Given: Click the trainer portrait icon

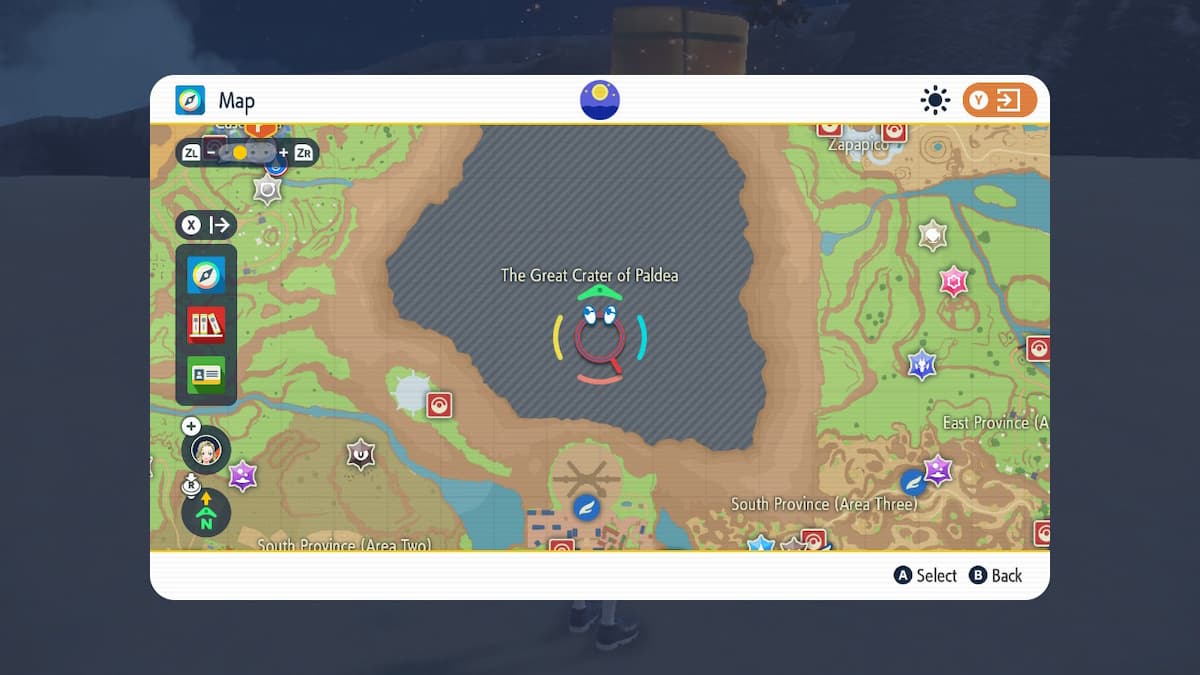Looking at the screenshot, I should pos(206,451).
